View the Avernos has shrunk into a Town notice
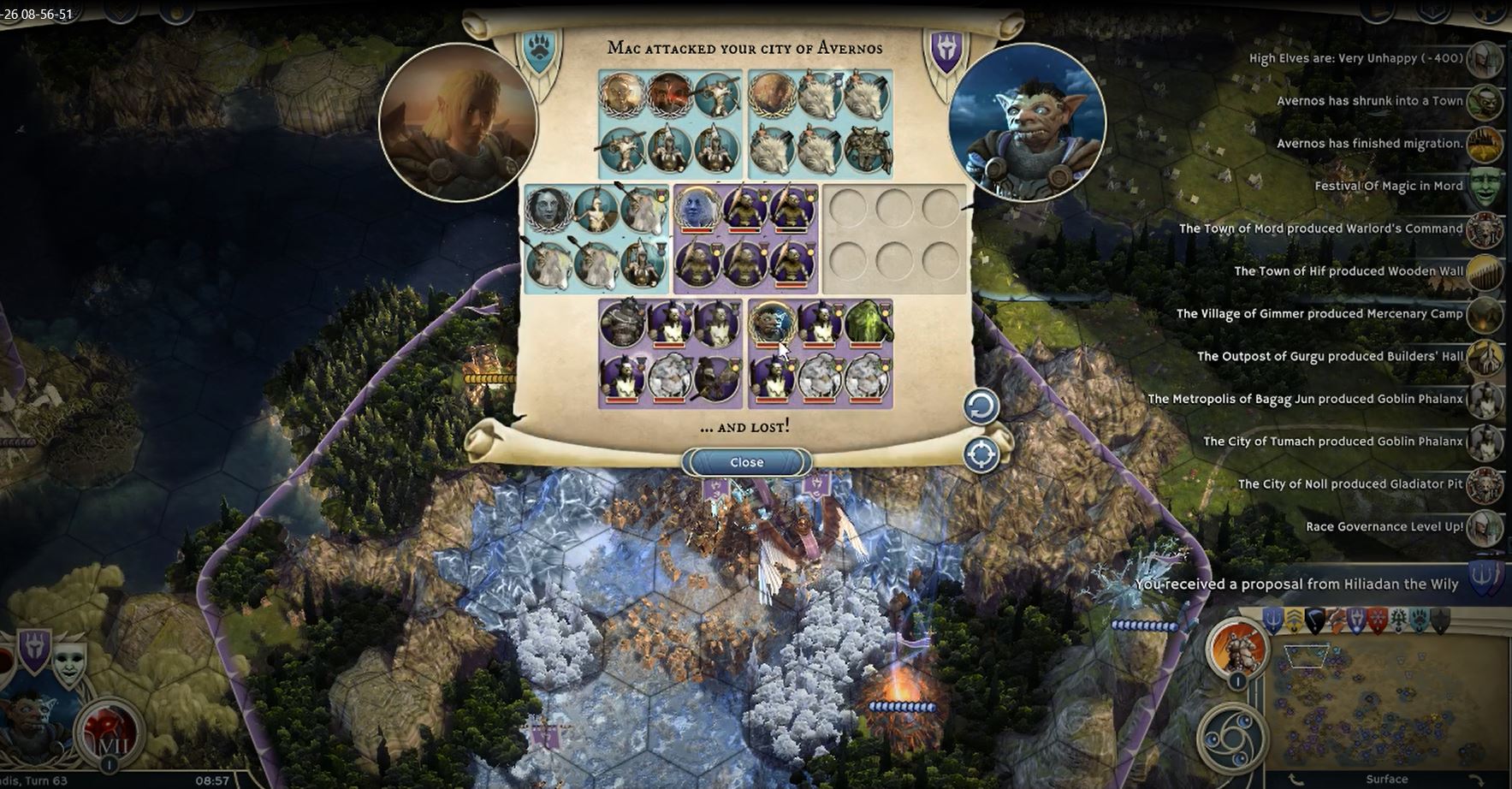Viewport: 1512px width, 789px height. click(1369, 101)
